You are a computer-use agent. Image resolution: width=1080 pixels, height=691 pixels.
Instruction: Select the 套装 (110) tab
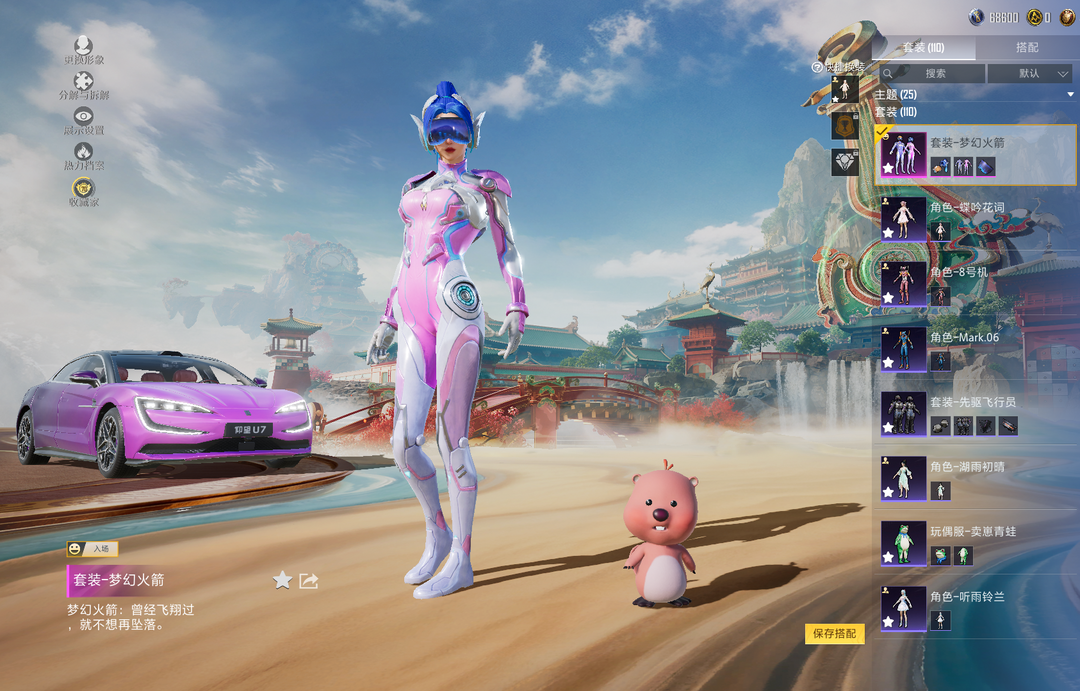click(x=923, y=48)
